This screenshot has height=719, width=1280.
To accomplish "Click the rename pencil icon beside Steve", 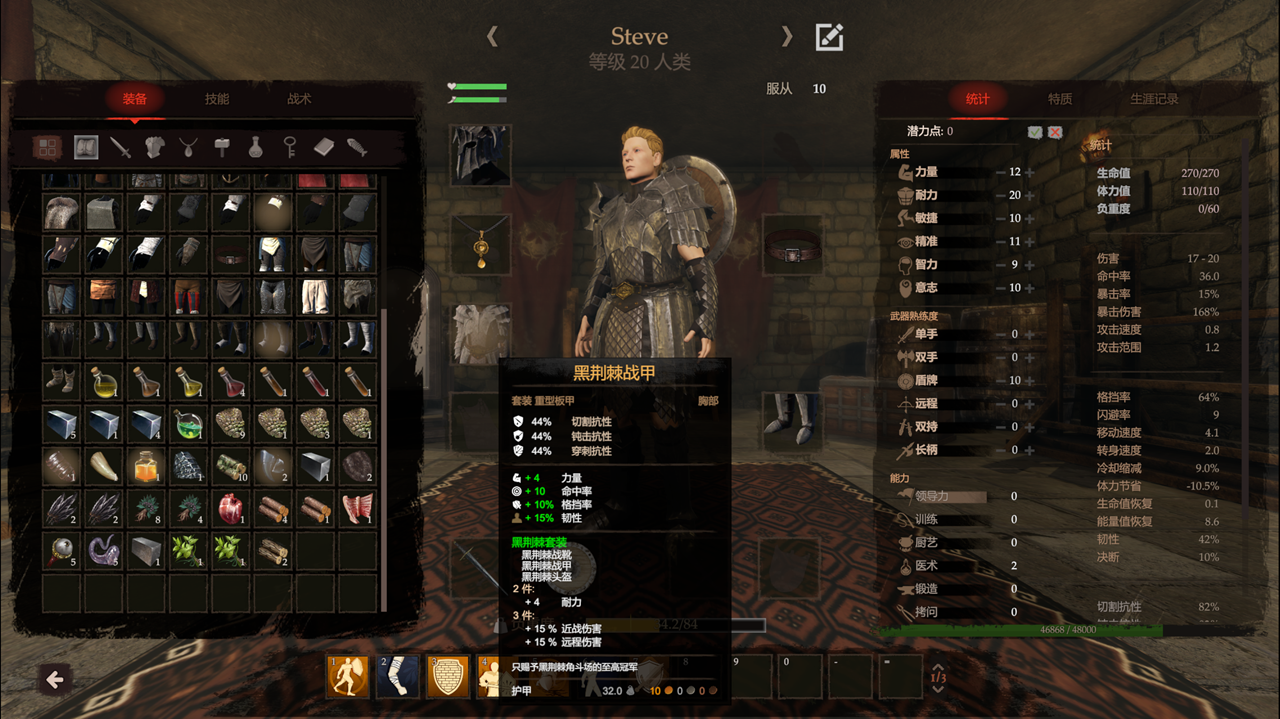I will pos(829,37).
